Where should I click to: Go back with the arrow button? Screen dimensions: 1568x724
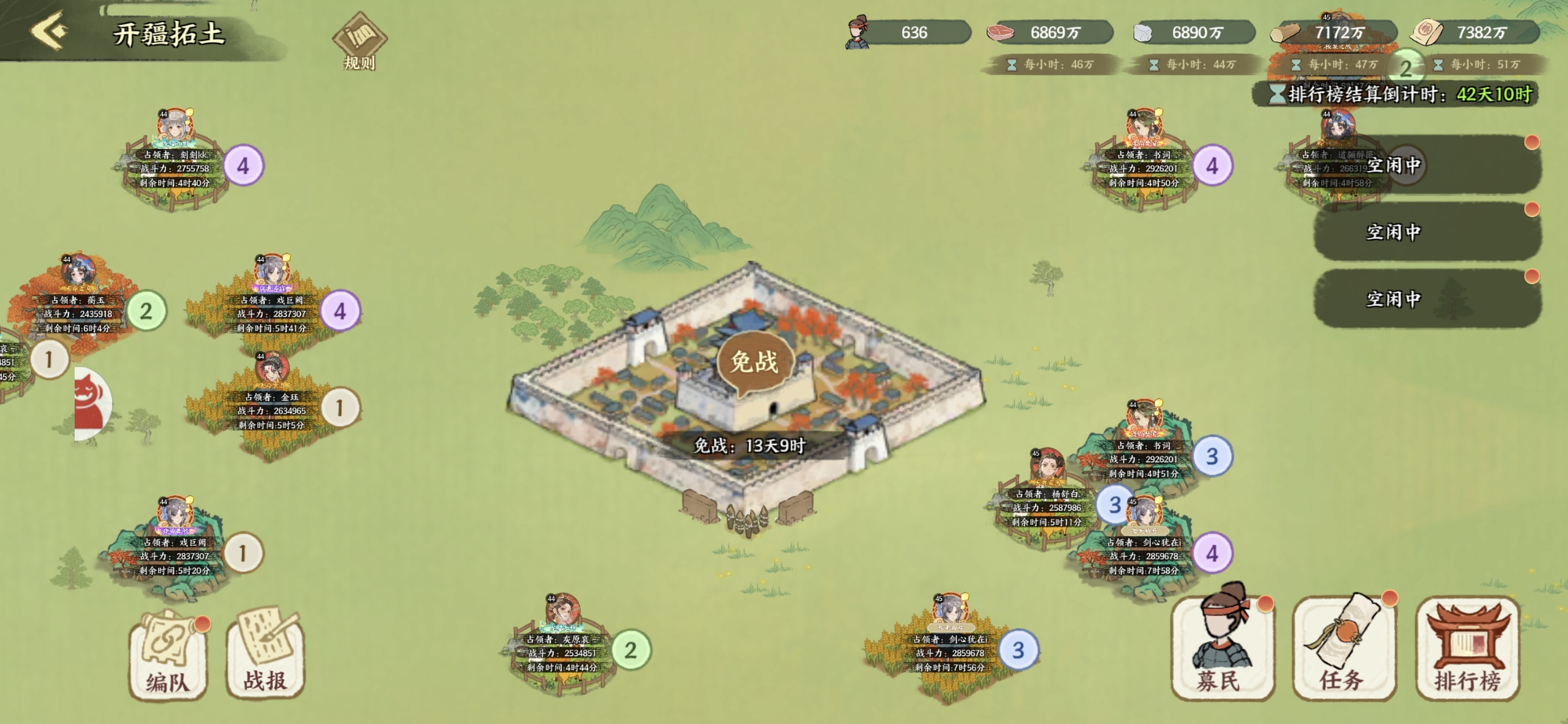tap(49, 31)
